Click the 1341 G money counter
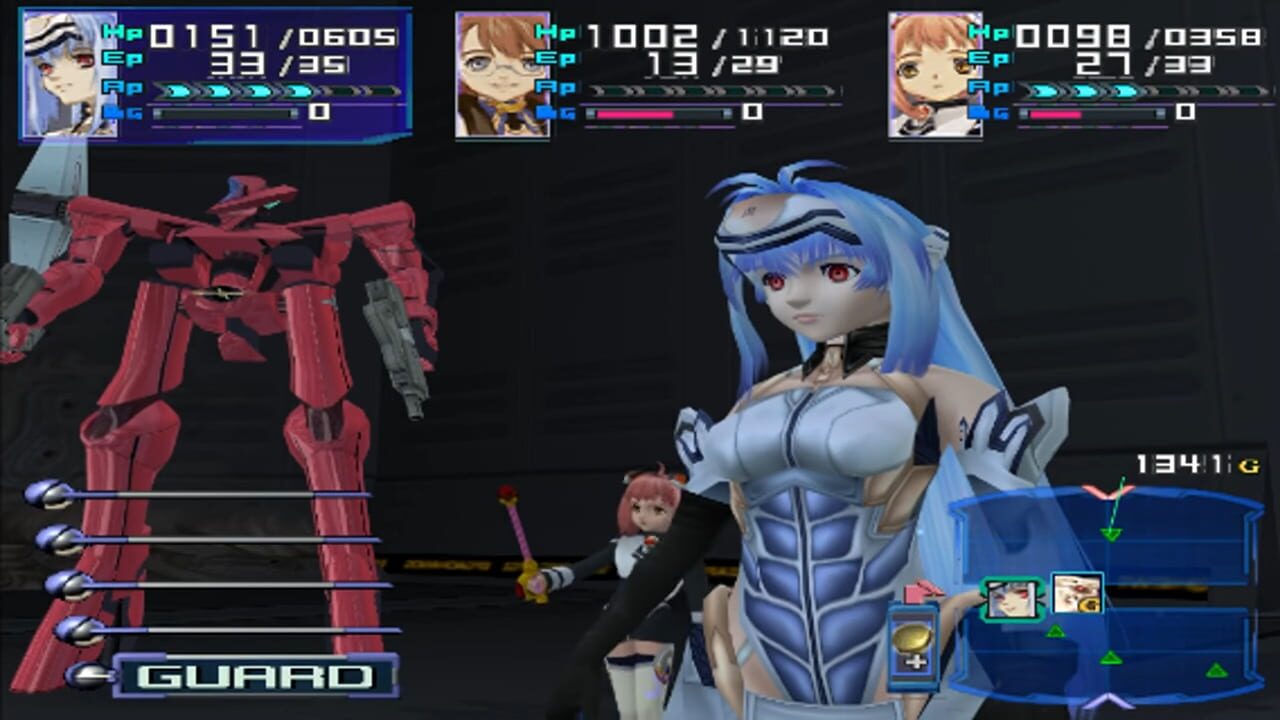Screen dimensions: 1280x720 (x=1179, y=463)
